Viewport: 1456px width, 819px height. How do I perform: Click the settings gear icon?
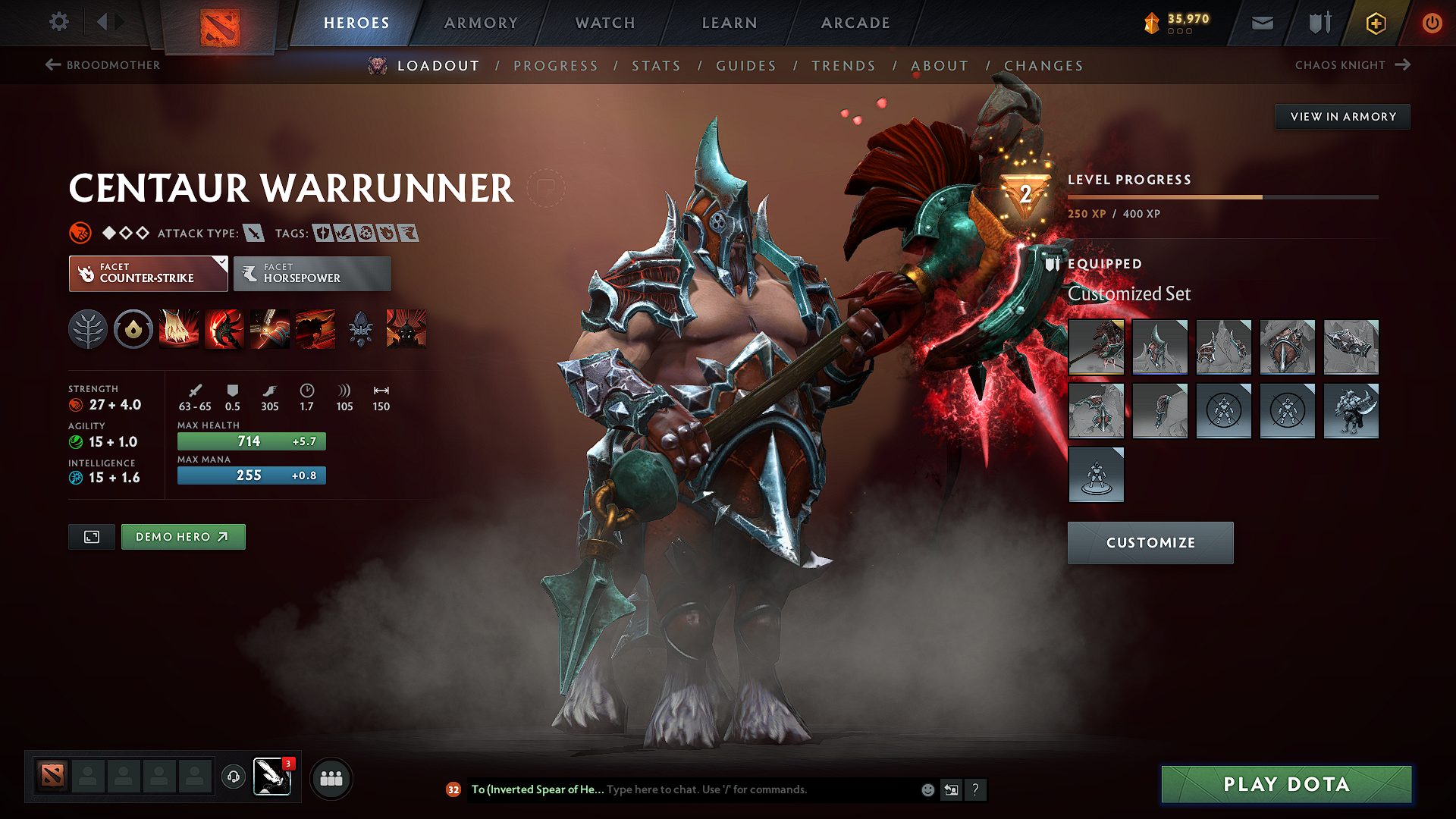(58, 22)
